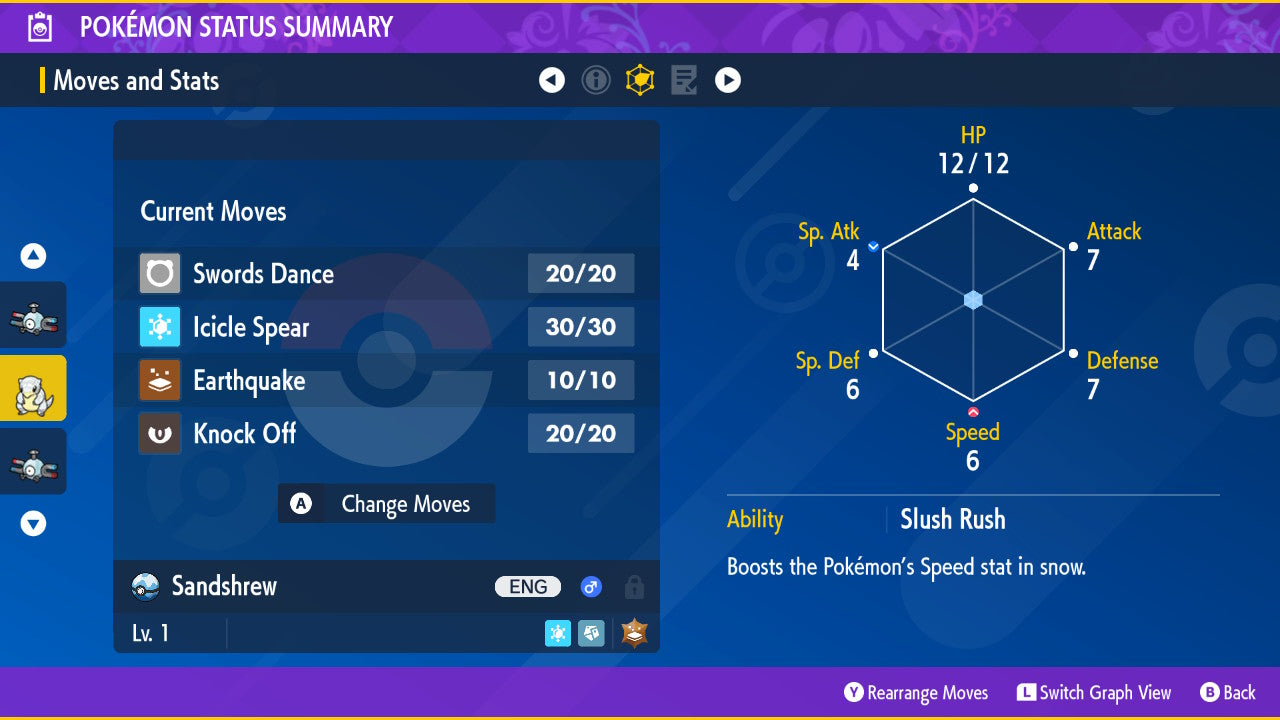This screenshot has height=720, width=1280.
Task: Open the Change Moves option
Action: tap(387, 504)
